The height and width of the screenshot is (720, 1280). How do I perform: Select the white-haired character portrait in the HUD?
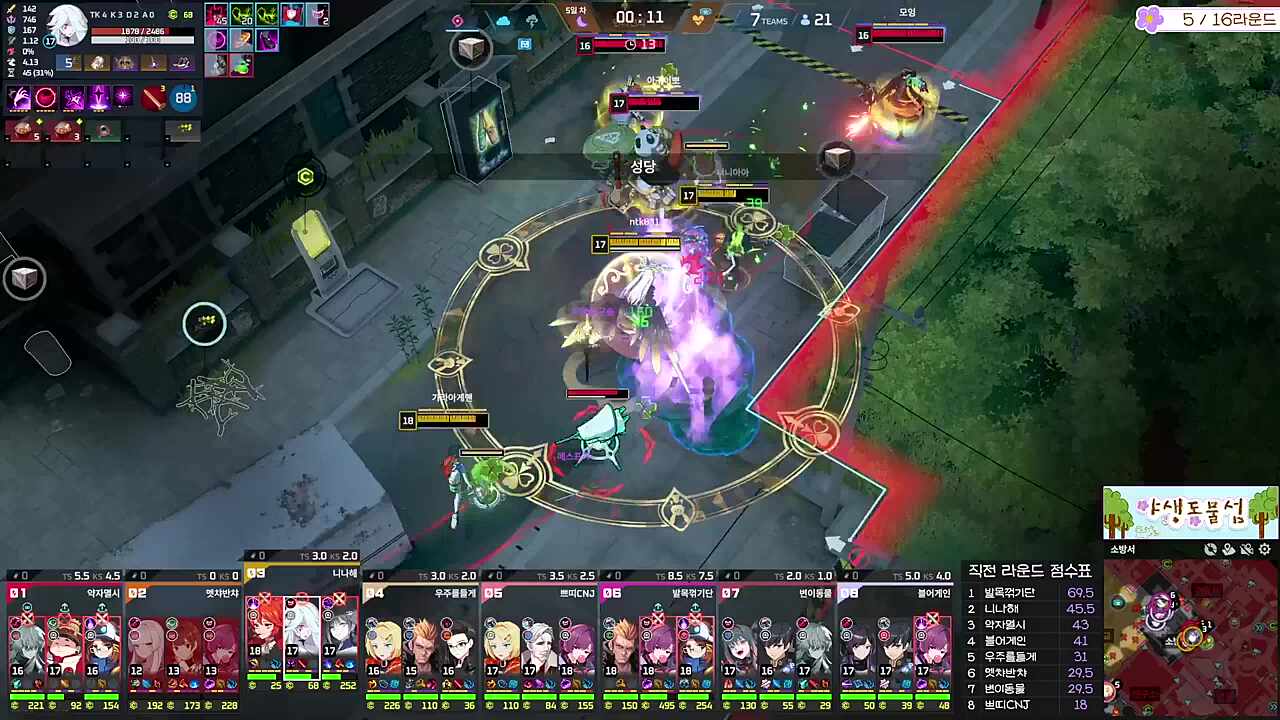pos(68,25)
